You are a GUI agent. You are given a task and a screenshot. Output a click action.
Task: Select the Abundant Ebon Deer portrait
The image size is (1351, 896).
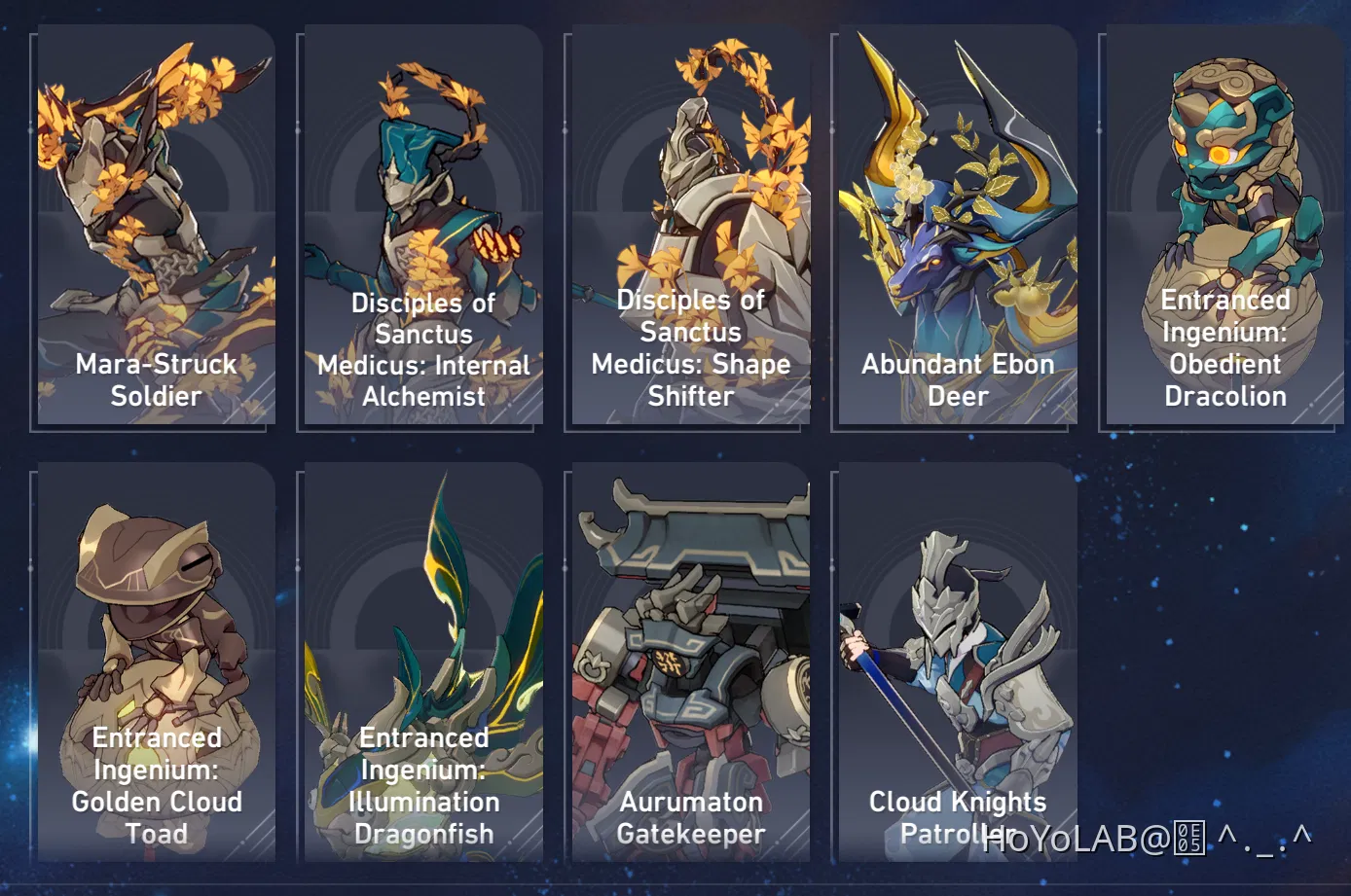pos(955,224)
